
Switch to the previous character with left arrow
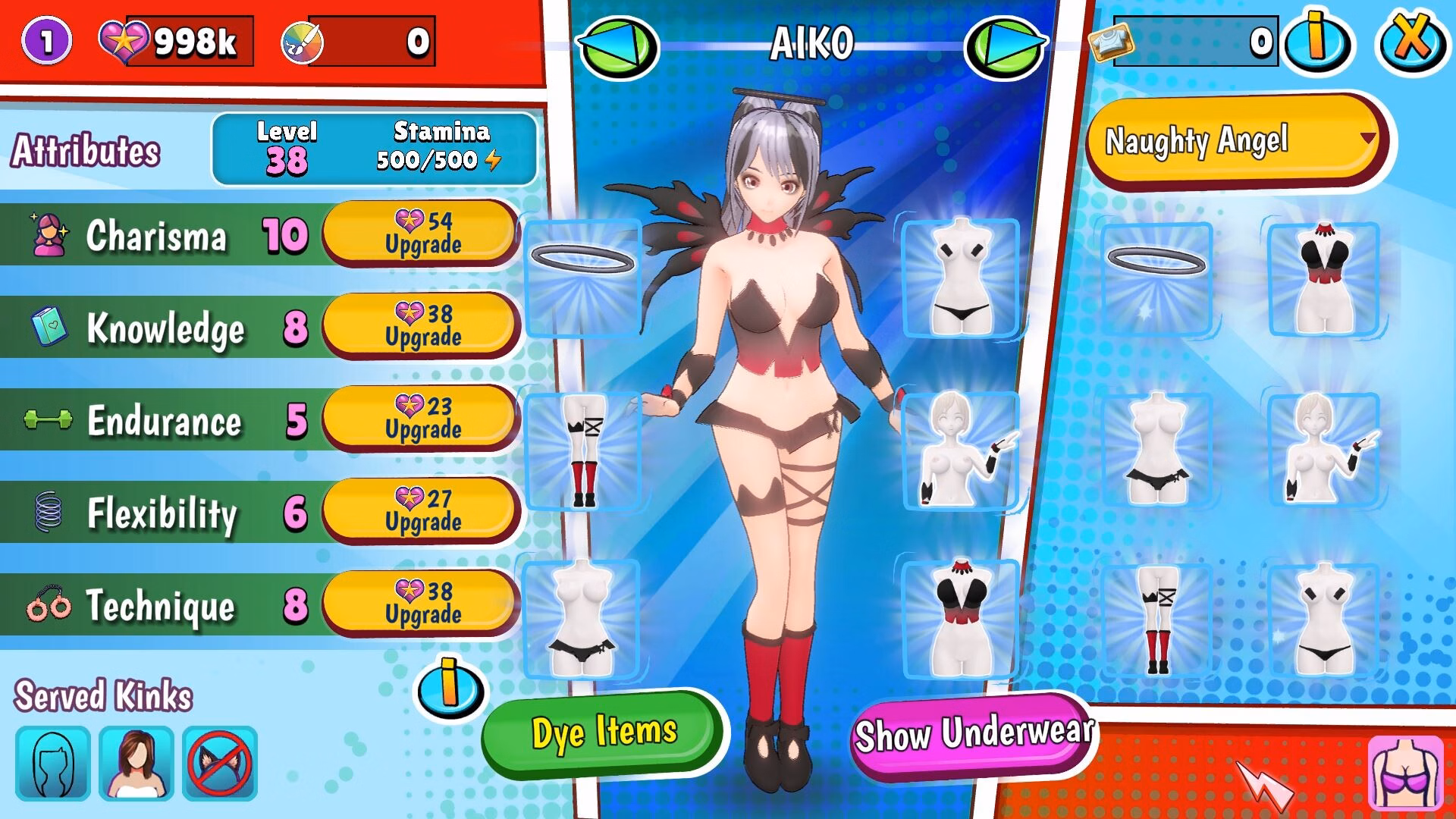pyautogui.click(x=617, y=45)
